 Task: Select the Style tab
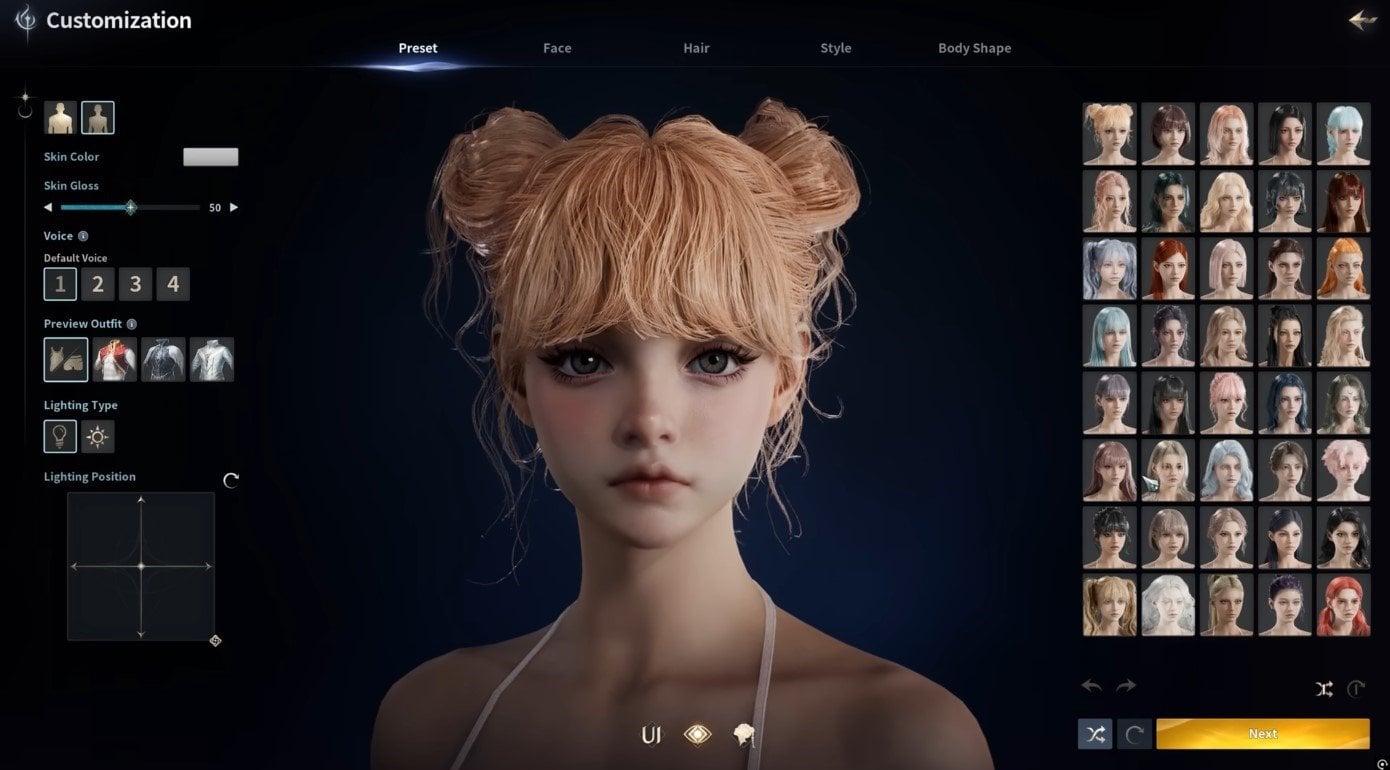pyautogui.click(x=835, y=48)
